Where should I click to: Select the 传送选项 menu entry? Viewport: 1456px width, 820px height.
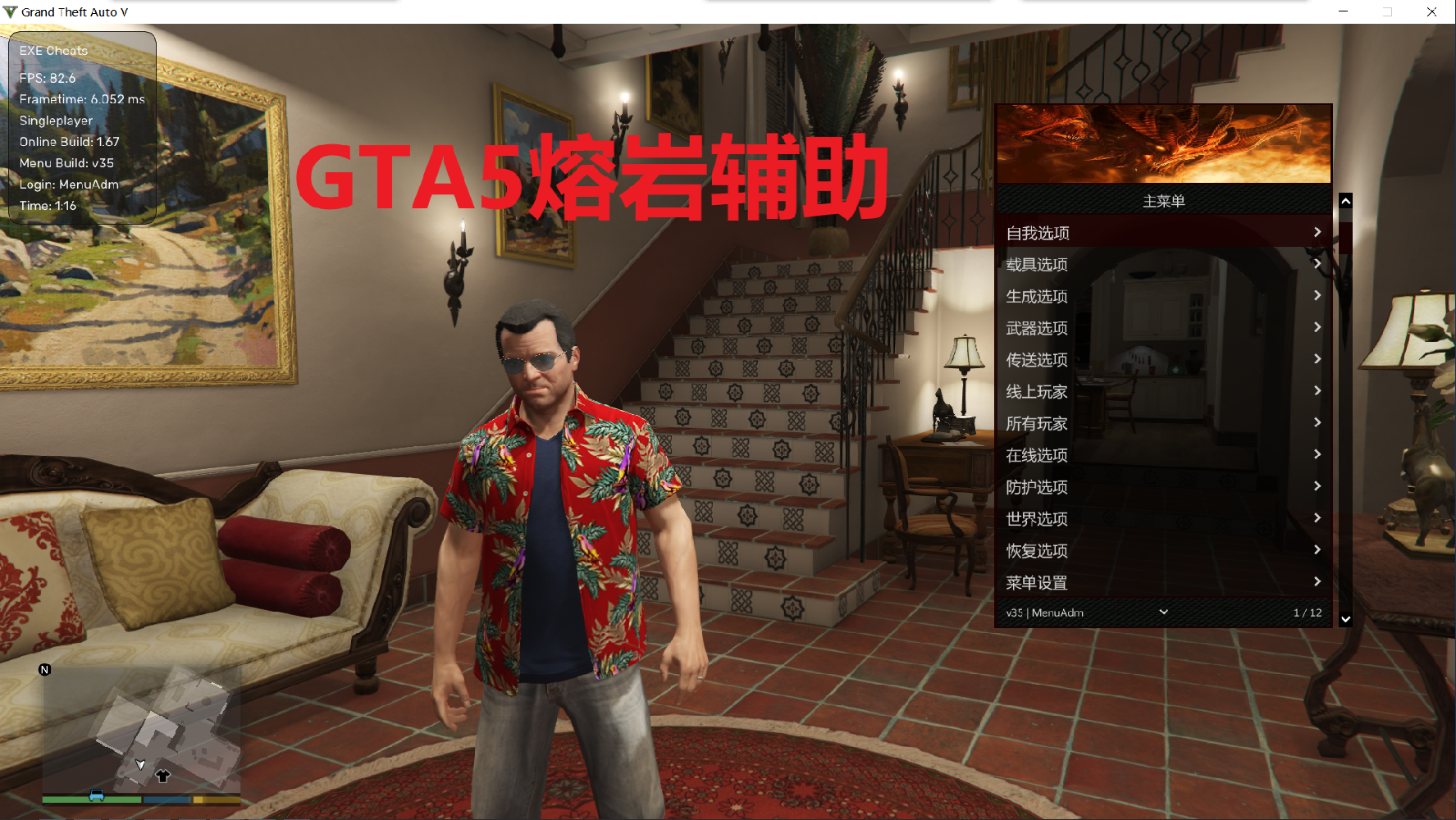1035,358
